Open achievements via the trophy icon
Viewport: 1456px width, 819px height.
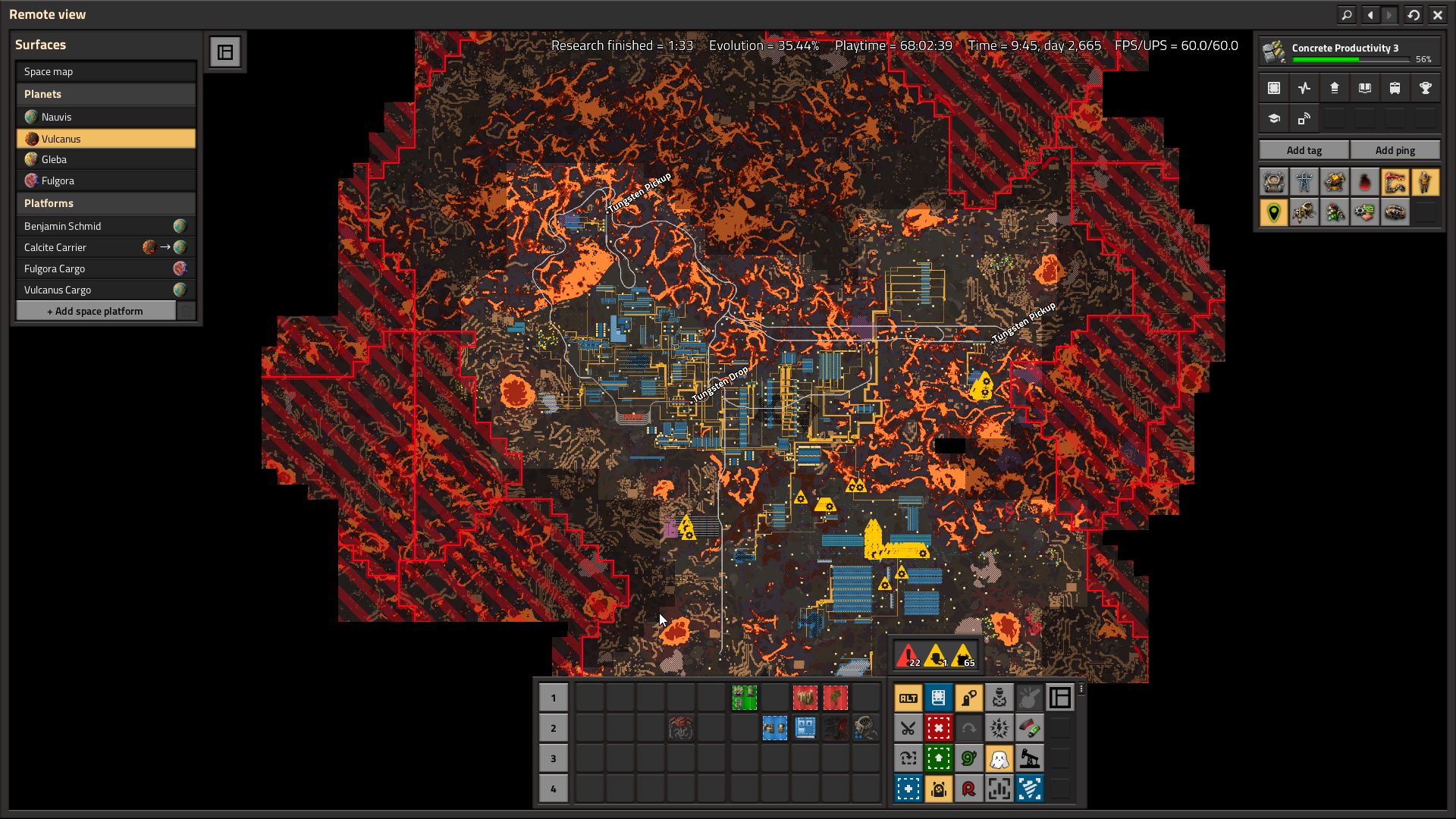tap(1426, 88)
